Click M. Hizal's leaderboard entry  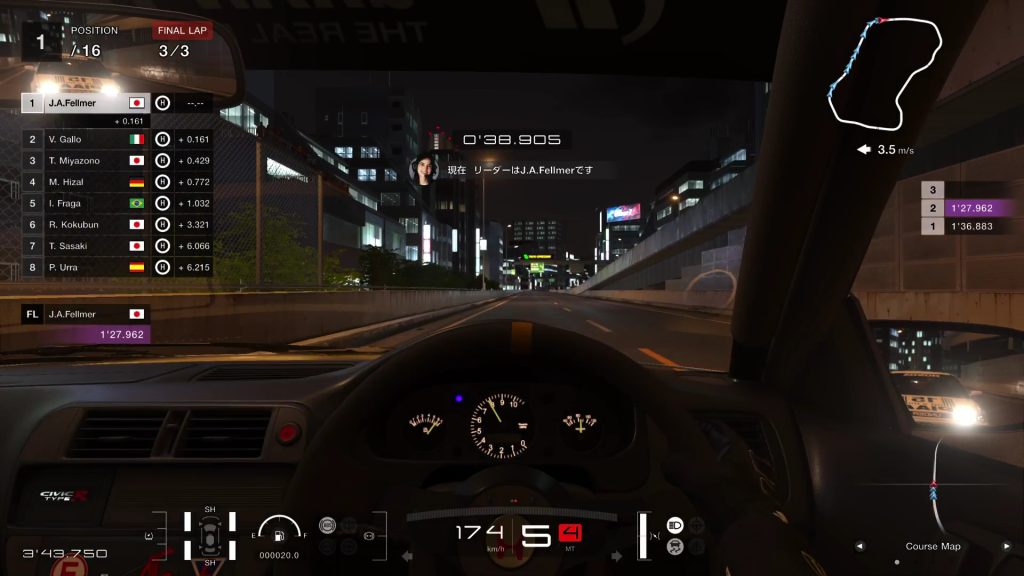pos(85,182)
